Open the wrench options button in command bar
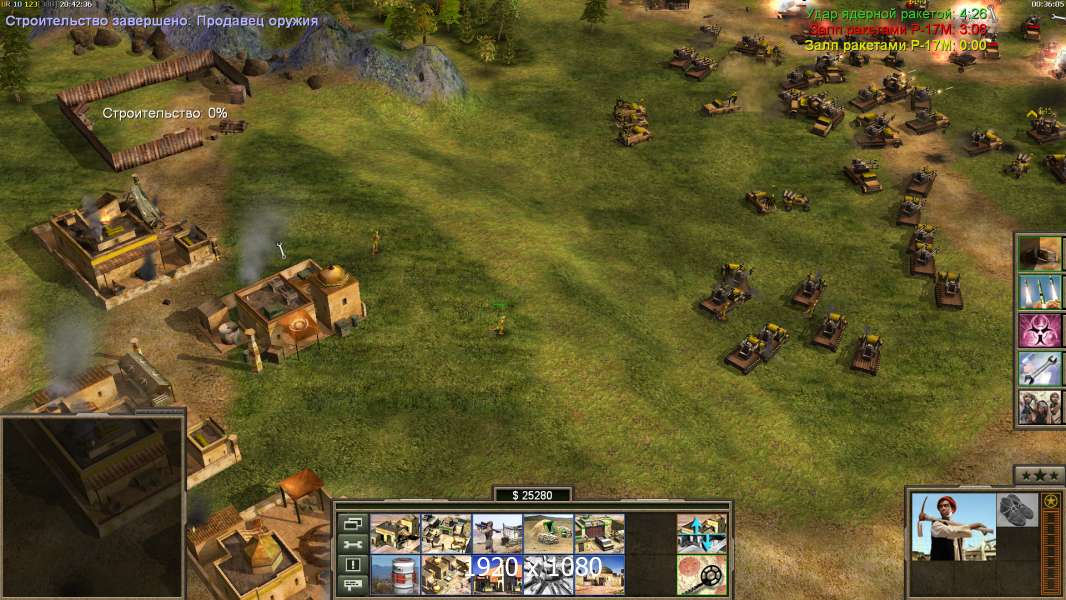Screen dimensions: 1066x600 (352, 545)
